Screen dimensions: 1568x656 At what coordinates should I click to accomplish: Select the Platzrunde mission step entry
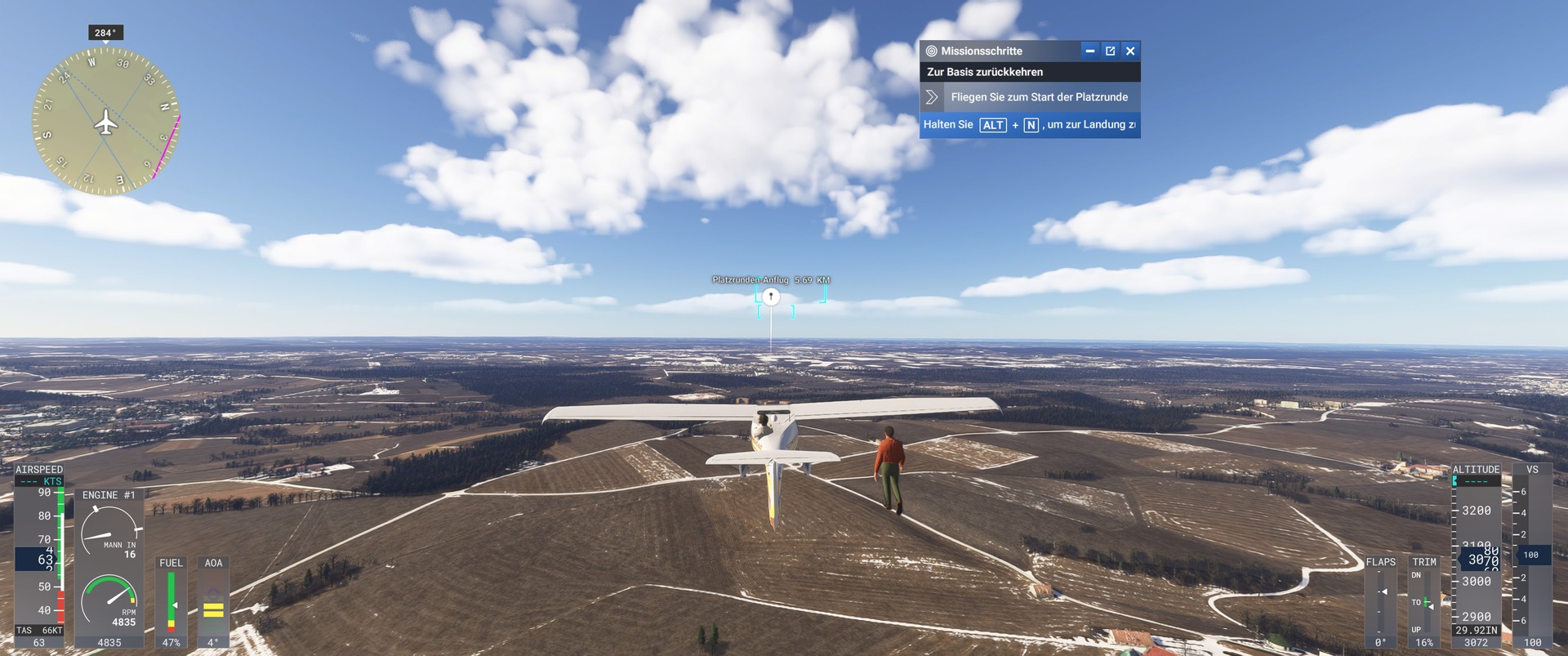[1038, 97]
